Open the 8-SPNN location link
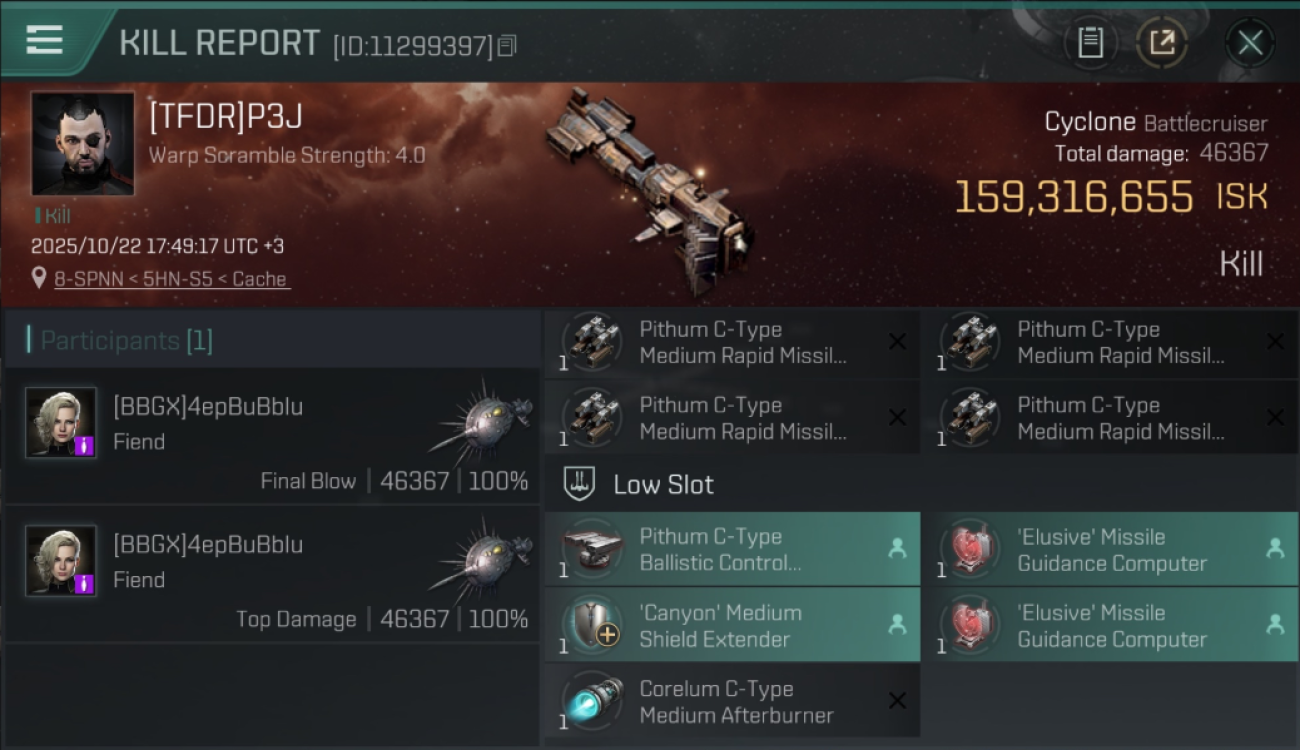1300x750 pixels. click(x=171, y=279)
